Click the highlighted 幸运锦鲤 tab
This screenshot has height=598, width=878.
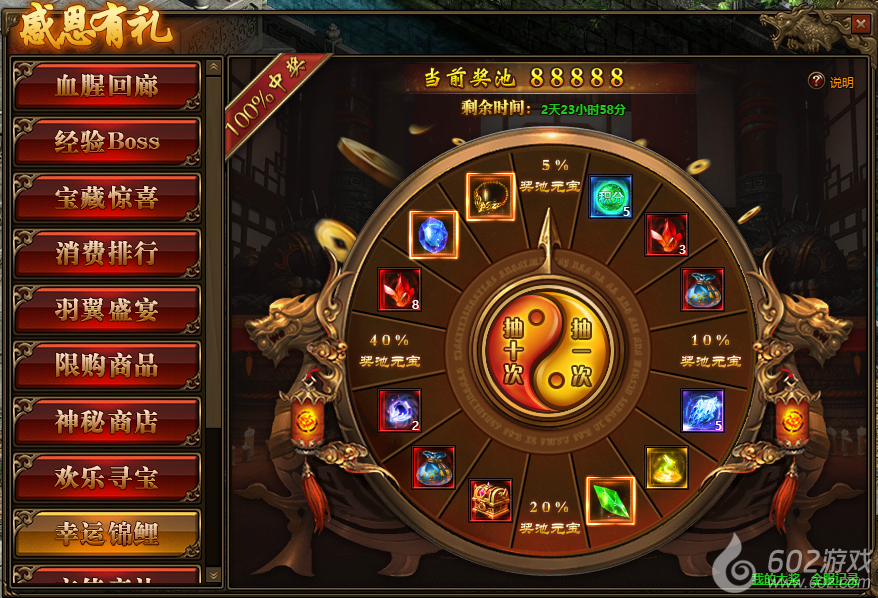[x=107, y=533]
